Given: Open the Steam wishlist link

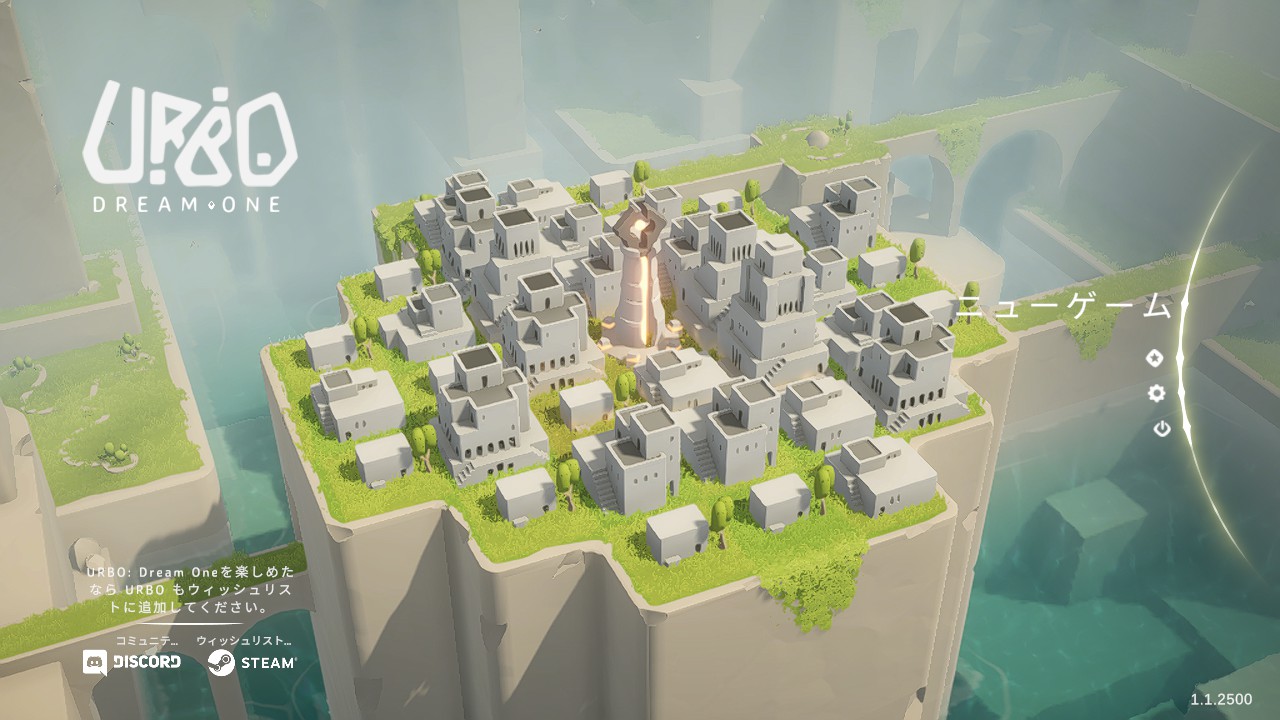Looking at the screenshot, I should pos(252,662).
